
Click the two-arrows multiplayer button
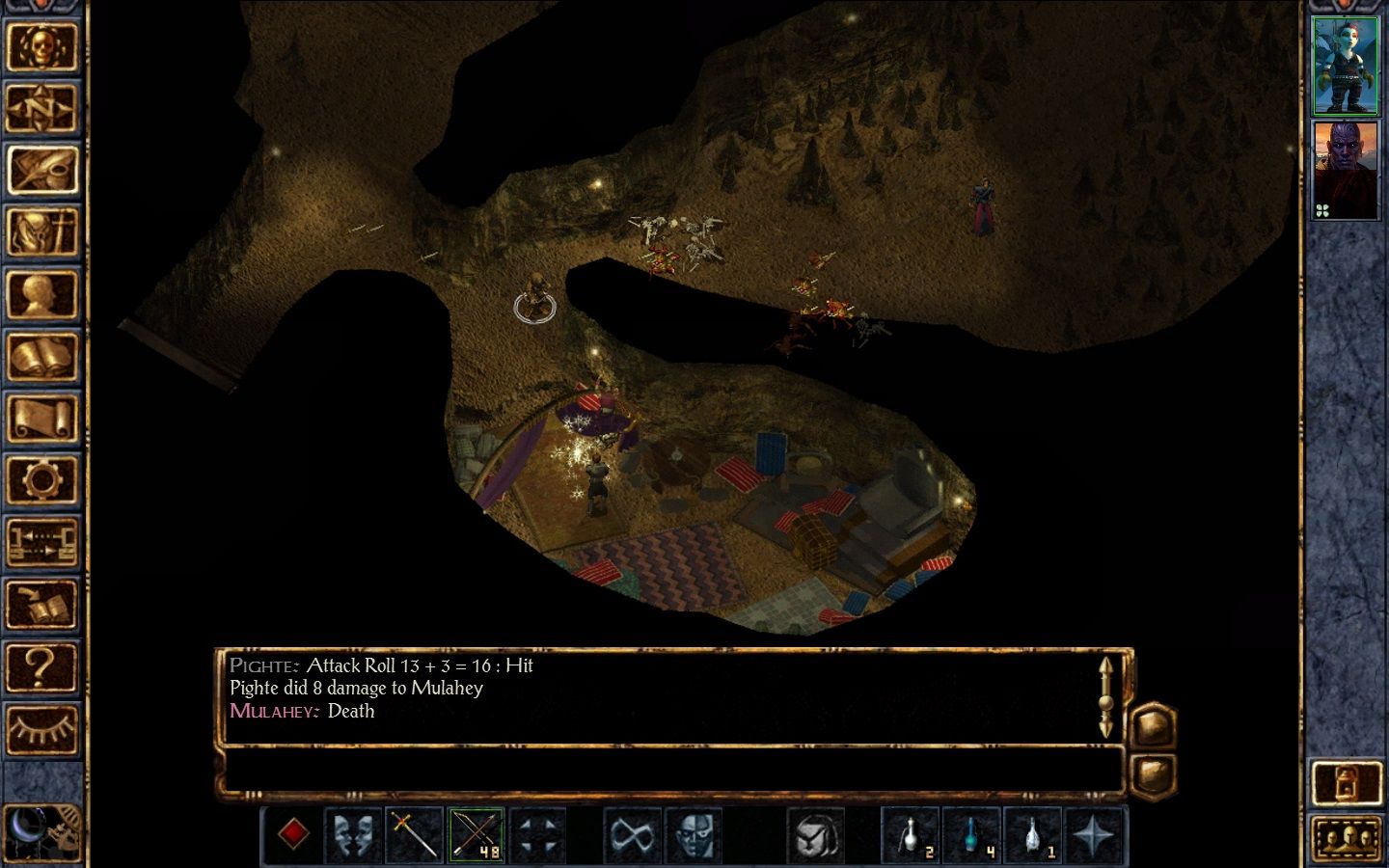(x=41, y=542)
